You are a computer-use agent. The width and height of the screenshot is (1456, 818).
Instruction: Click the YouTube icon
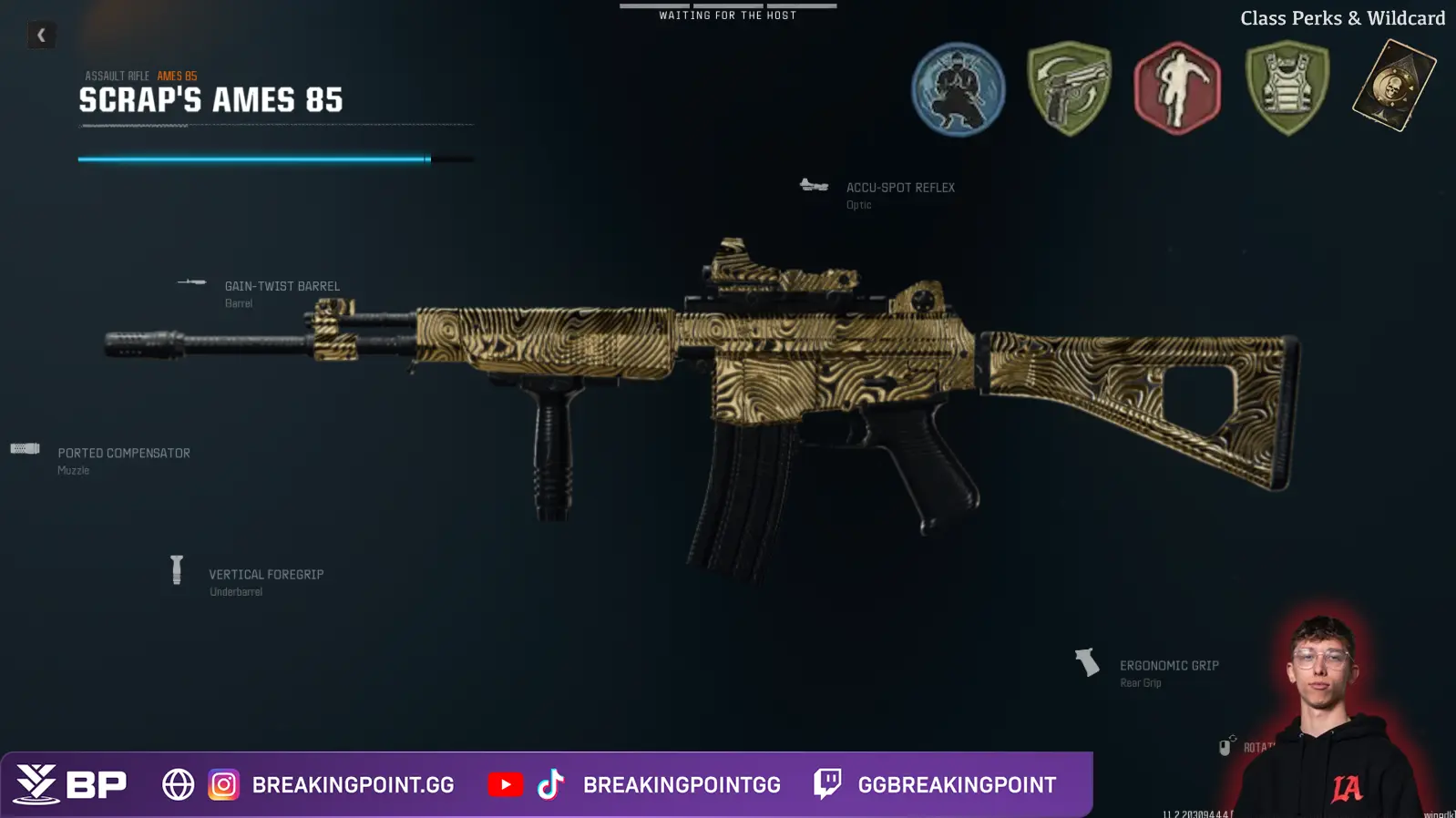pos(507,784)
